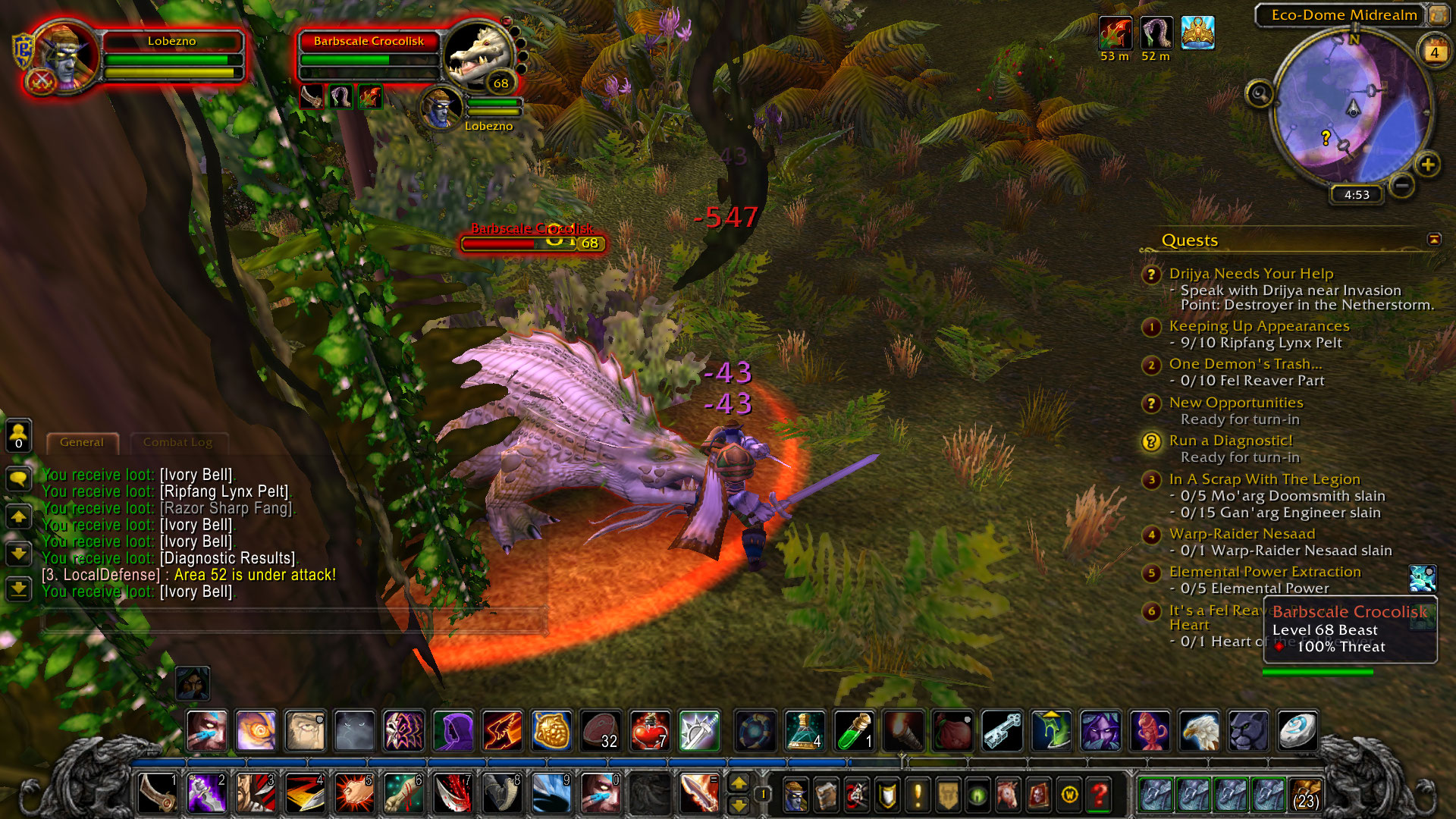Switch to the Combat Log chat tab
Image resolution: width=1456 pixels, height=819 pixels.
[177, 442]
